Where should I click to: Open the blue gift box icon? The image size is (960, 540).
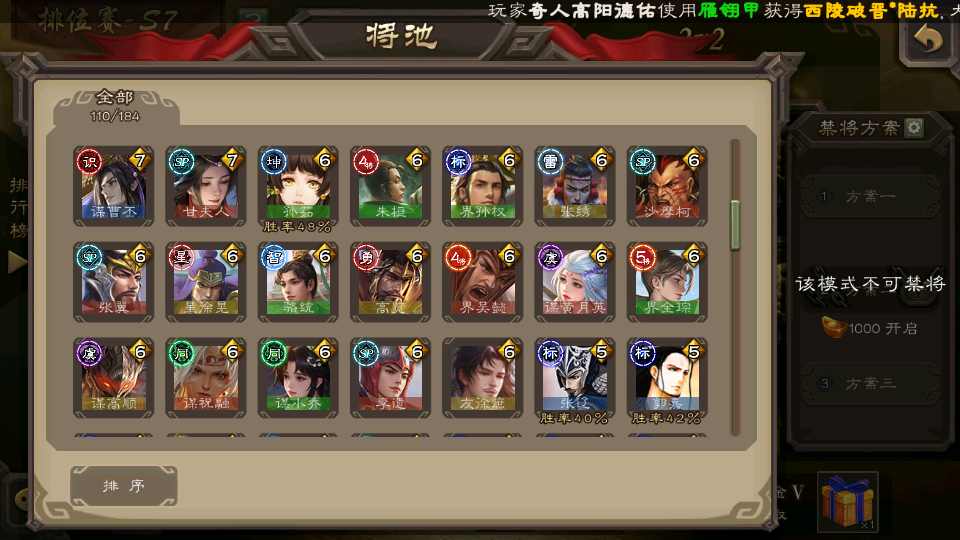847,502
